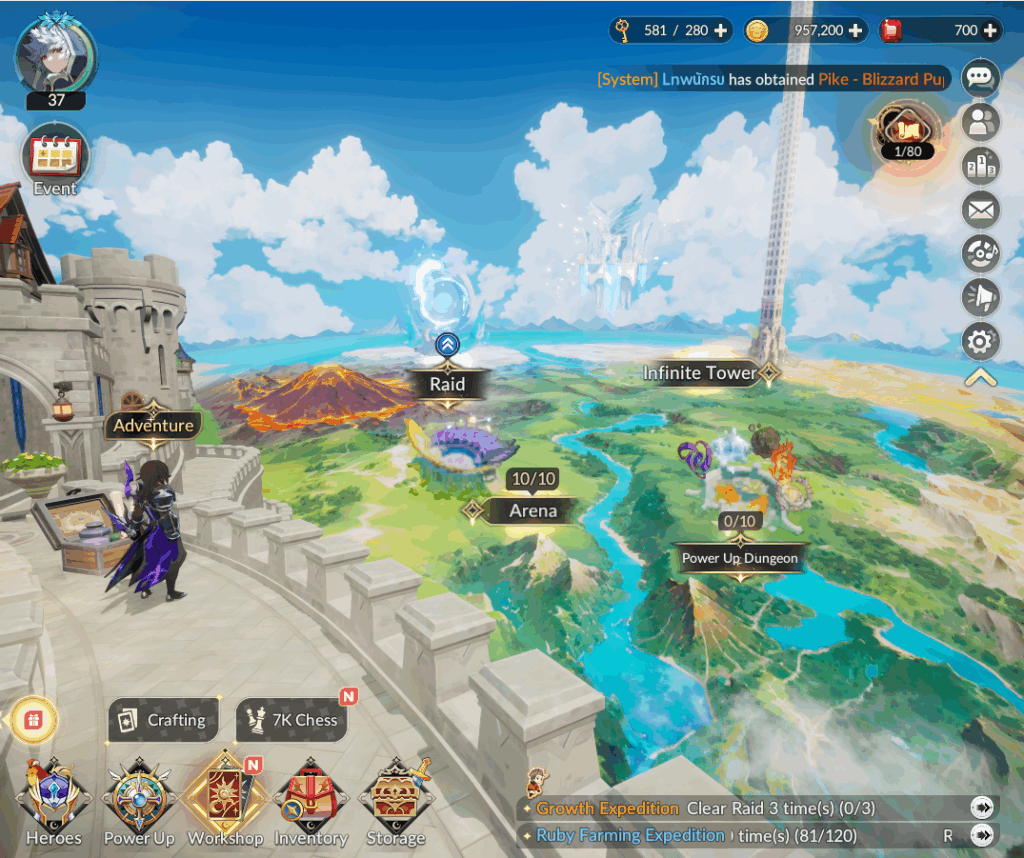
Task: Open the Event calendar
Action: (x=56, y=160)
